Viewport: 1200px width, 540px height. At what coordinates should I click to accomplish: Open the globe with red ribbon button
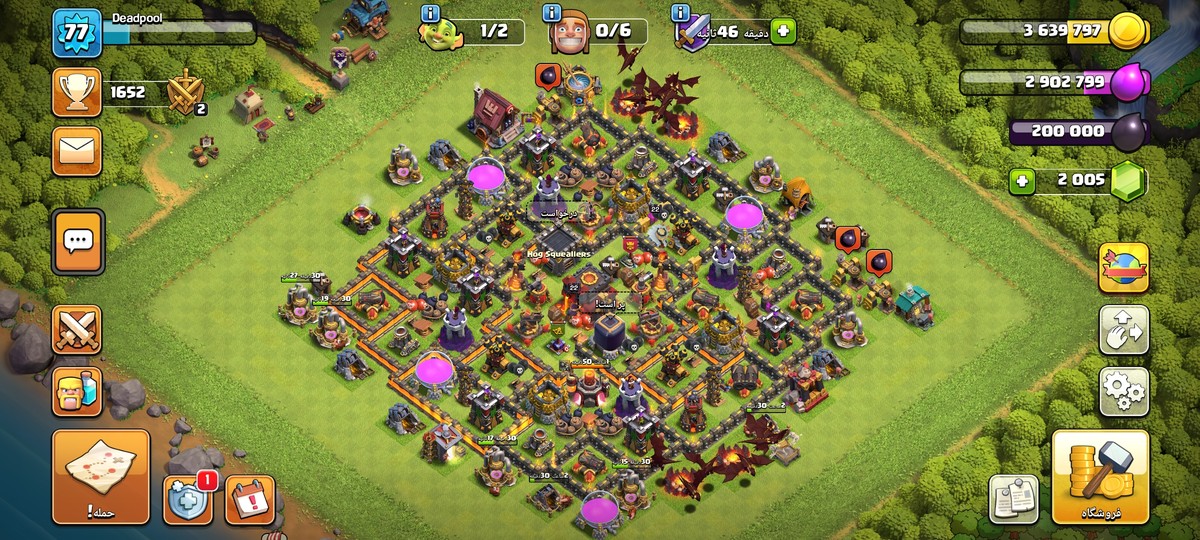click(1123, 267)
